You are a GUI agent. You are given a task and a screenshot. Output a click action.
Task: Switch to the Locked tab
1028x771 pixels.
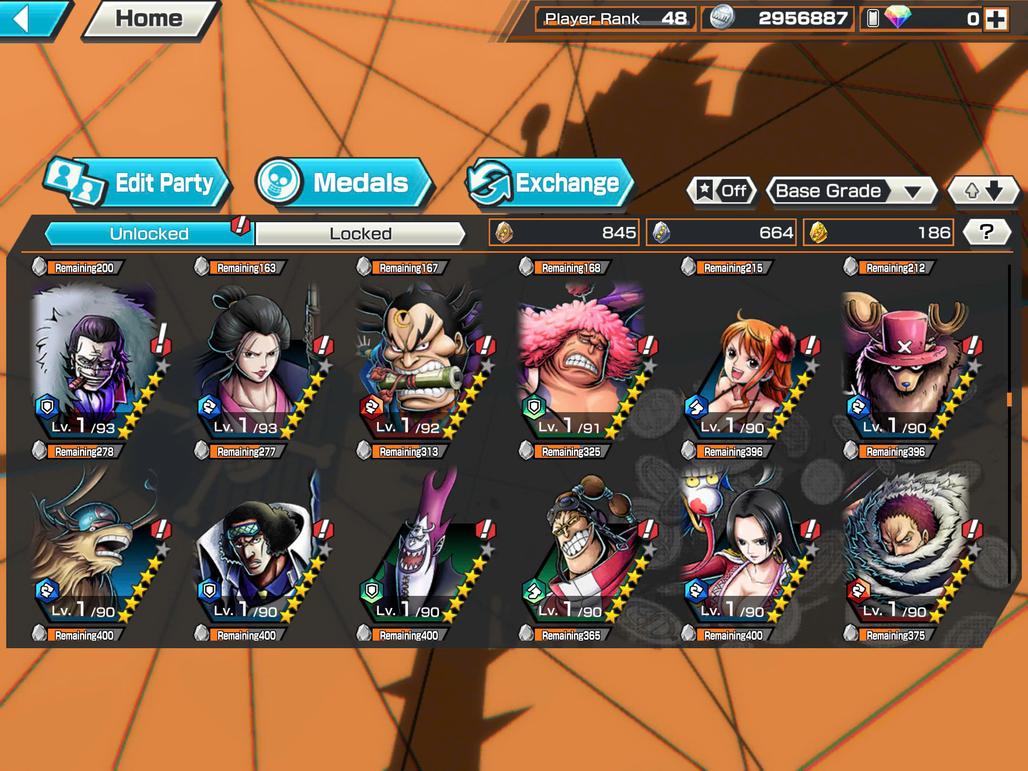point(360,233)
